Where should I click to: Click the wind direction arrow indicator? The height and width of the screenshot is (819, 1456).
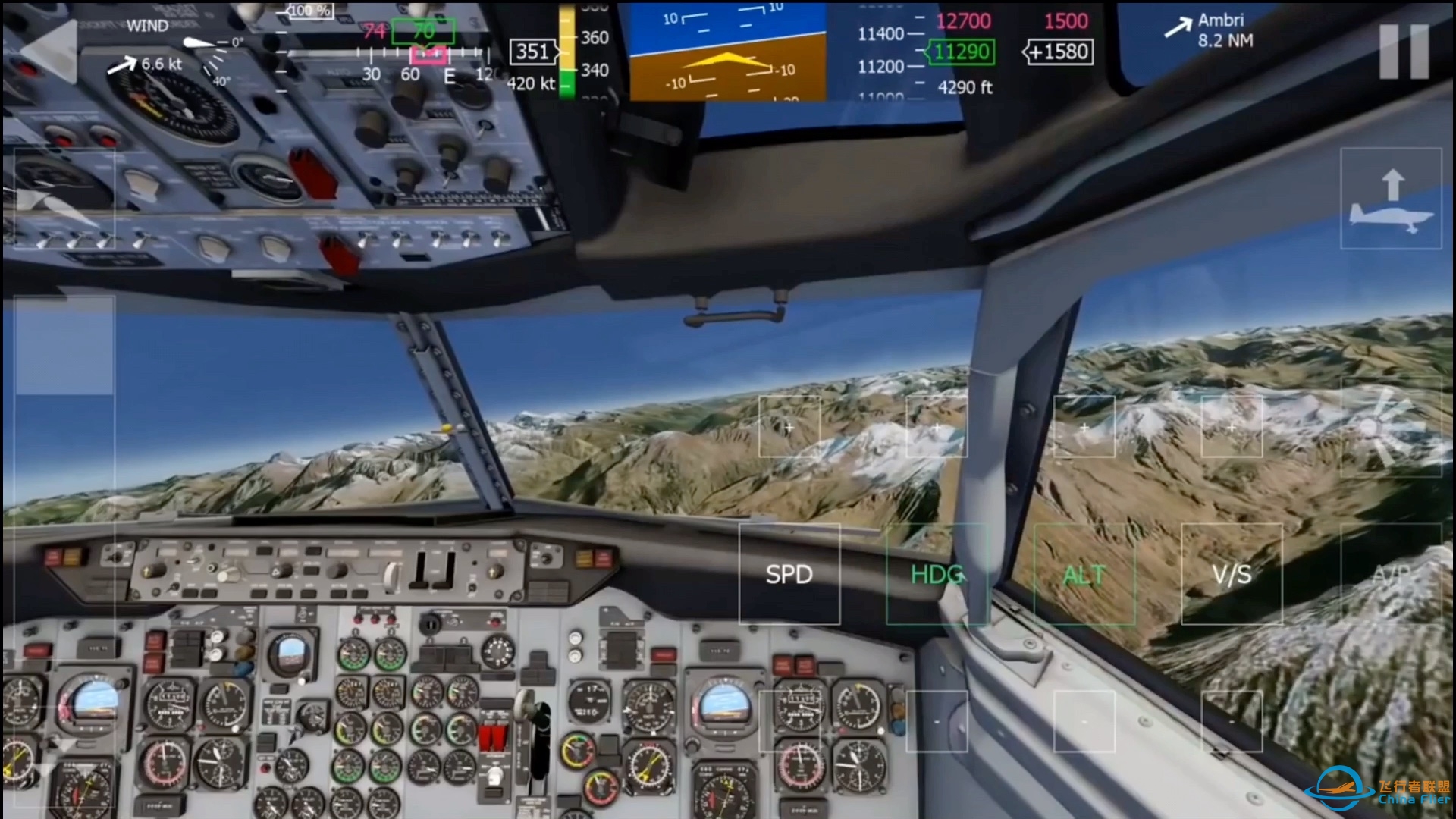click(123, 64)
